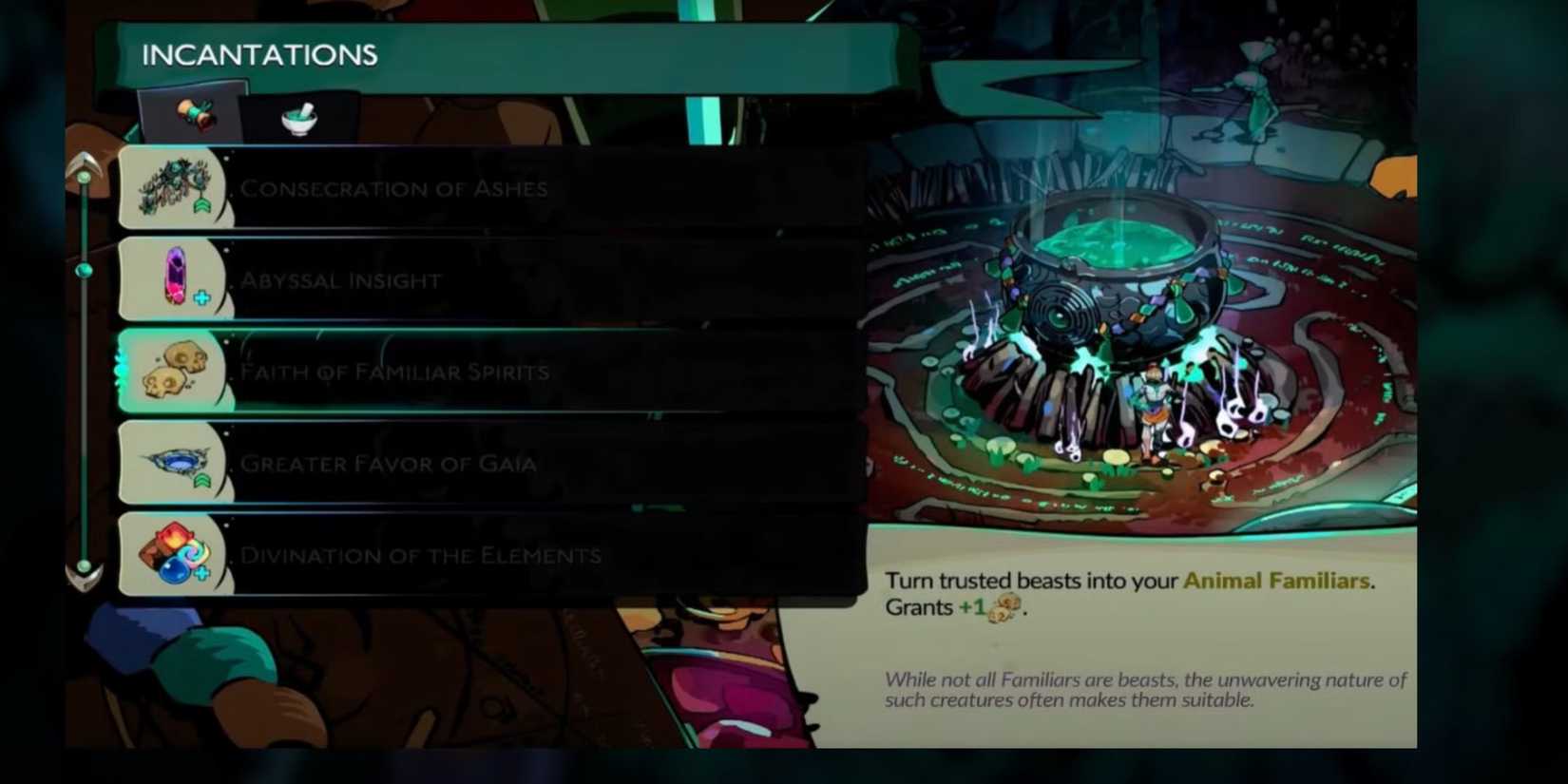Click the up arrow atop the scrollbar
This screenshot has width=1568, height=784.
pyautogui.click(x=86, y=162)
